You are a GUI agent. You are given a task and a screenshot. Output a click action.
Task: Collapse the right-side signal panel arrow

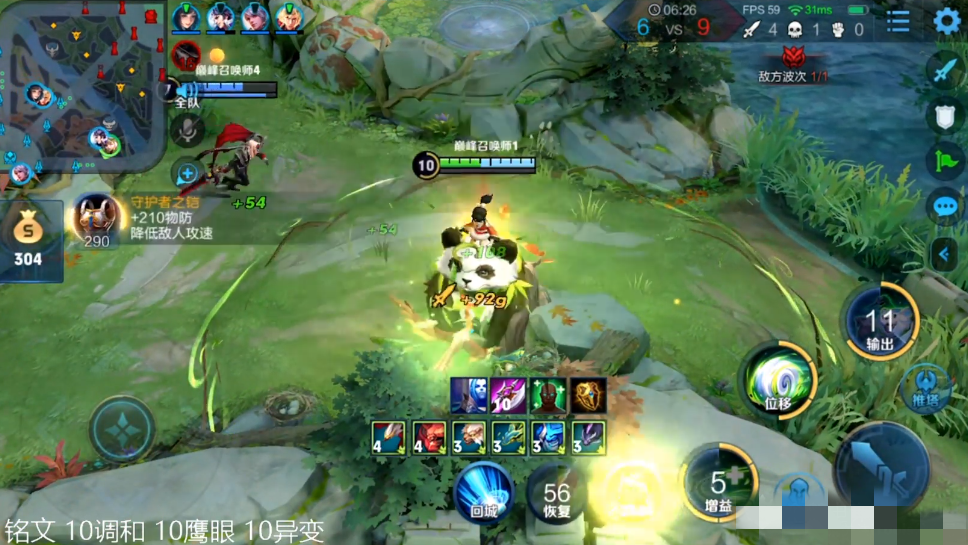pyautogui.click(x=943, y=255)
